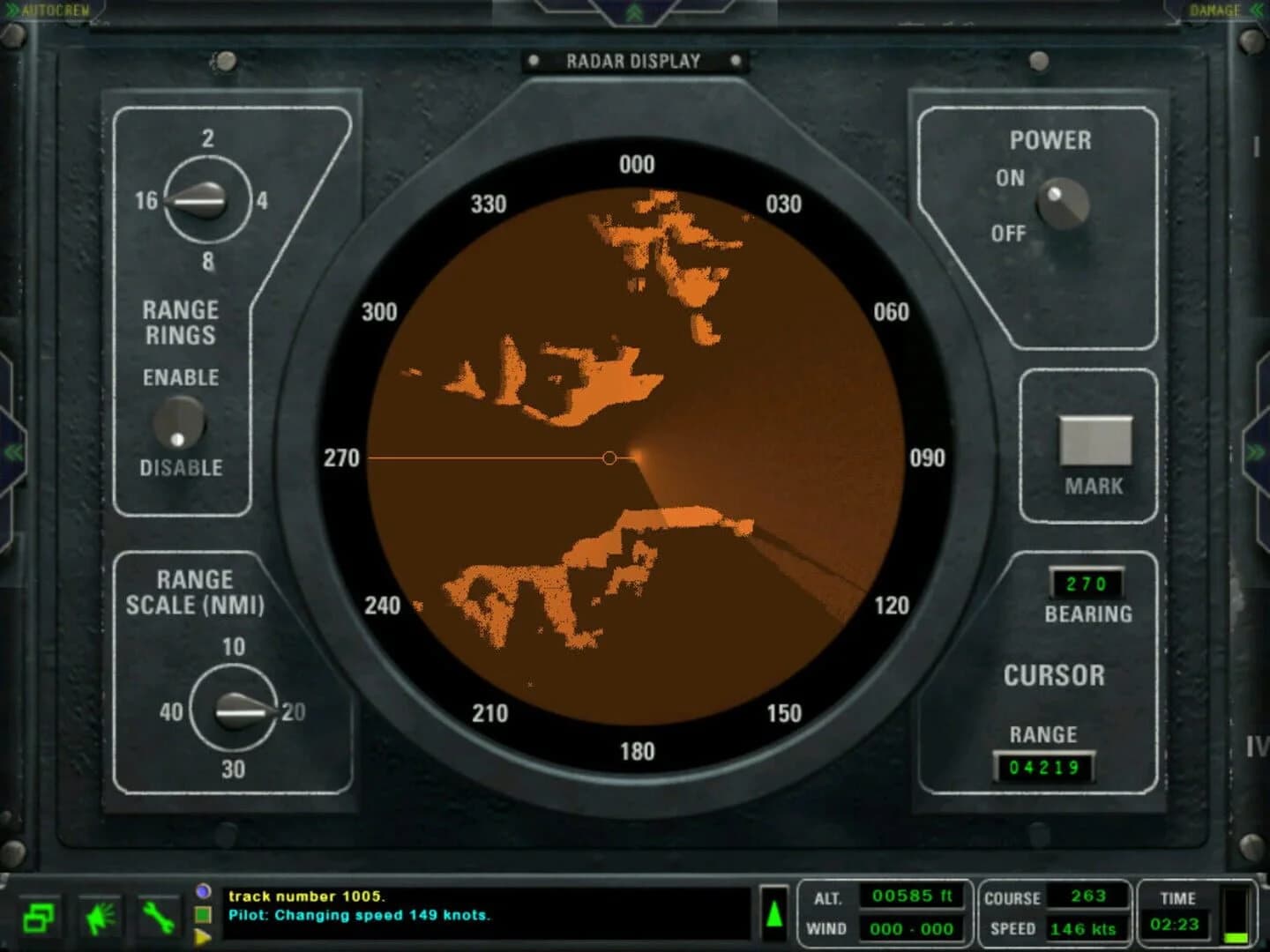1270x952 pixels.
Task: Select the RADAR DISPLAY title plate
Action: pyautogui.click(x=635, y=61)
